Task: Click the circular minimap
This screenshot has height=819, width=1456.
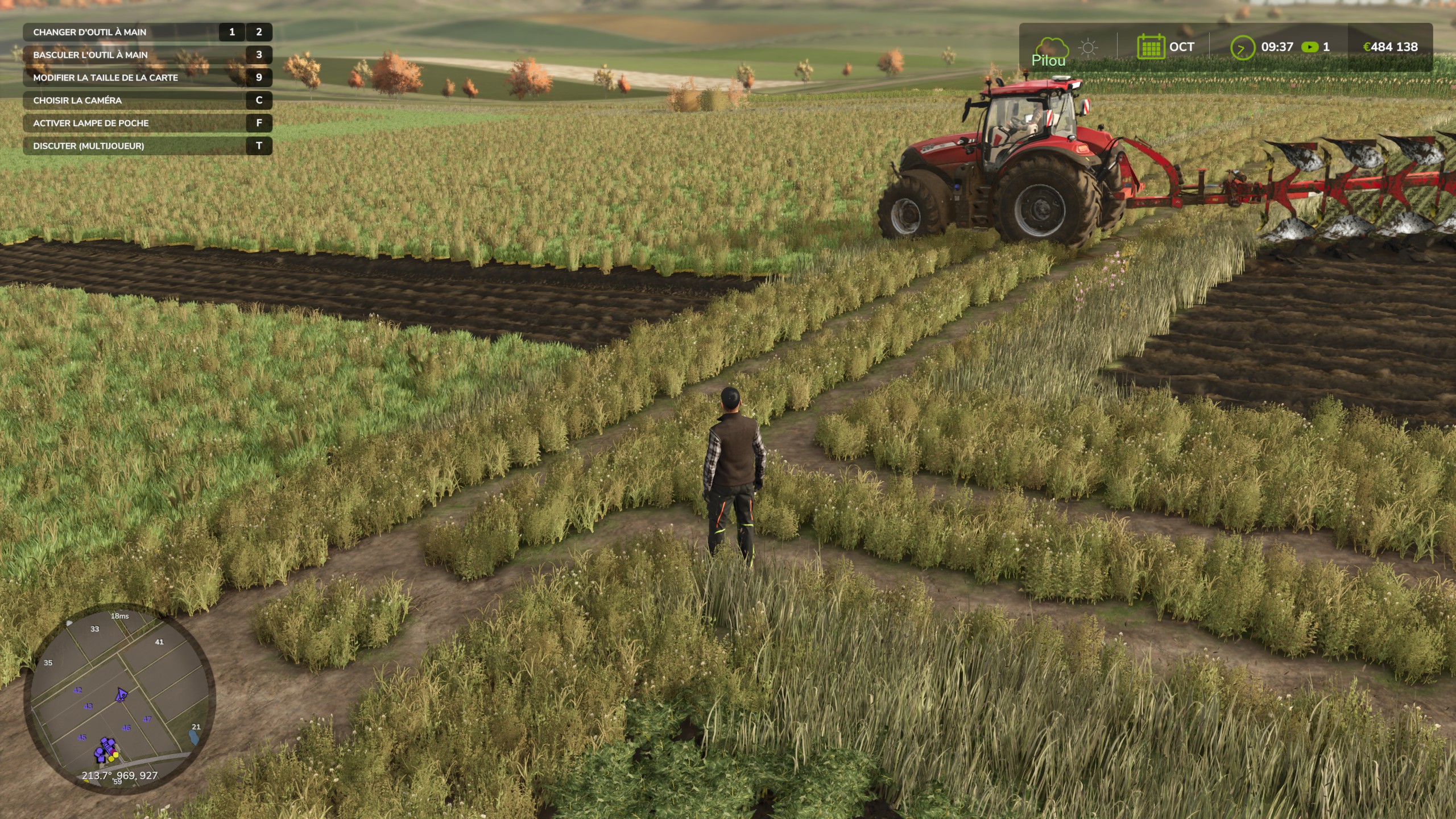Action: pyautogui.click(x=119, y=698)
